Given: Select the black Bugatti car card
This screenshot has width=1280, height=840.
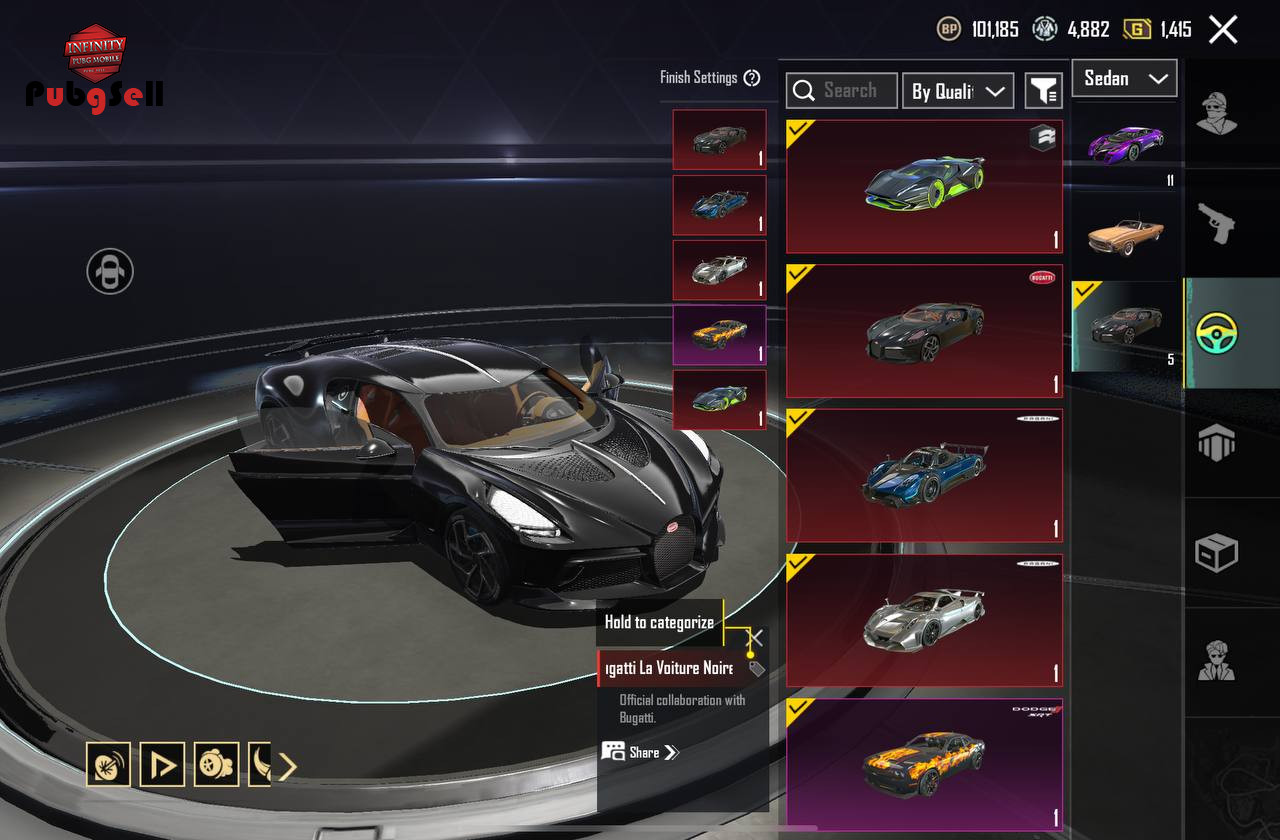Looking at the screenshot, I should [924, 331].
